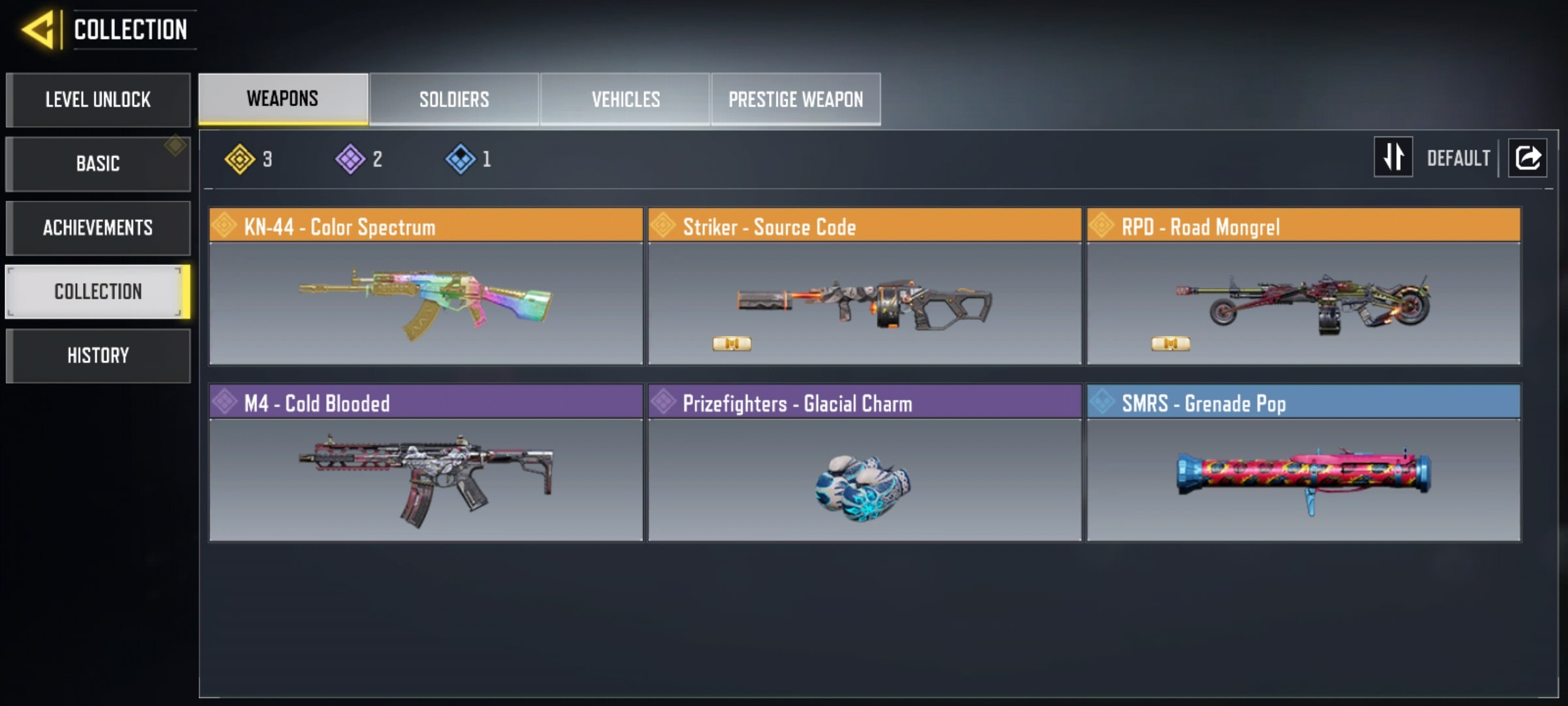Open the Achievements section
The width and height of the screenshot is (1568, 706).
(x=98, y=227)
